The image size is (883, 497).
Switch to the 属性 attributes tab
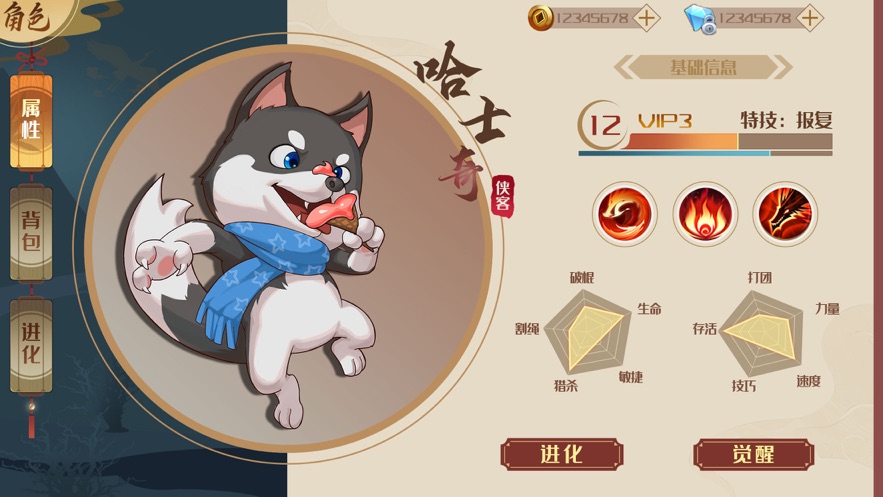coord(31,120)
